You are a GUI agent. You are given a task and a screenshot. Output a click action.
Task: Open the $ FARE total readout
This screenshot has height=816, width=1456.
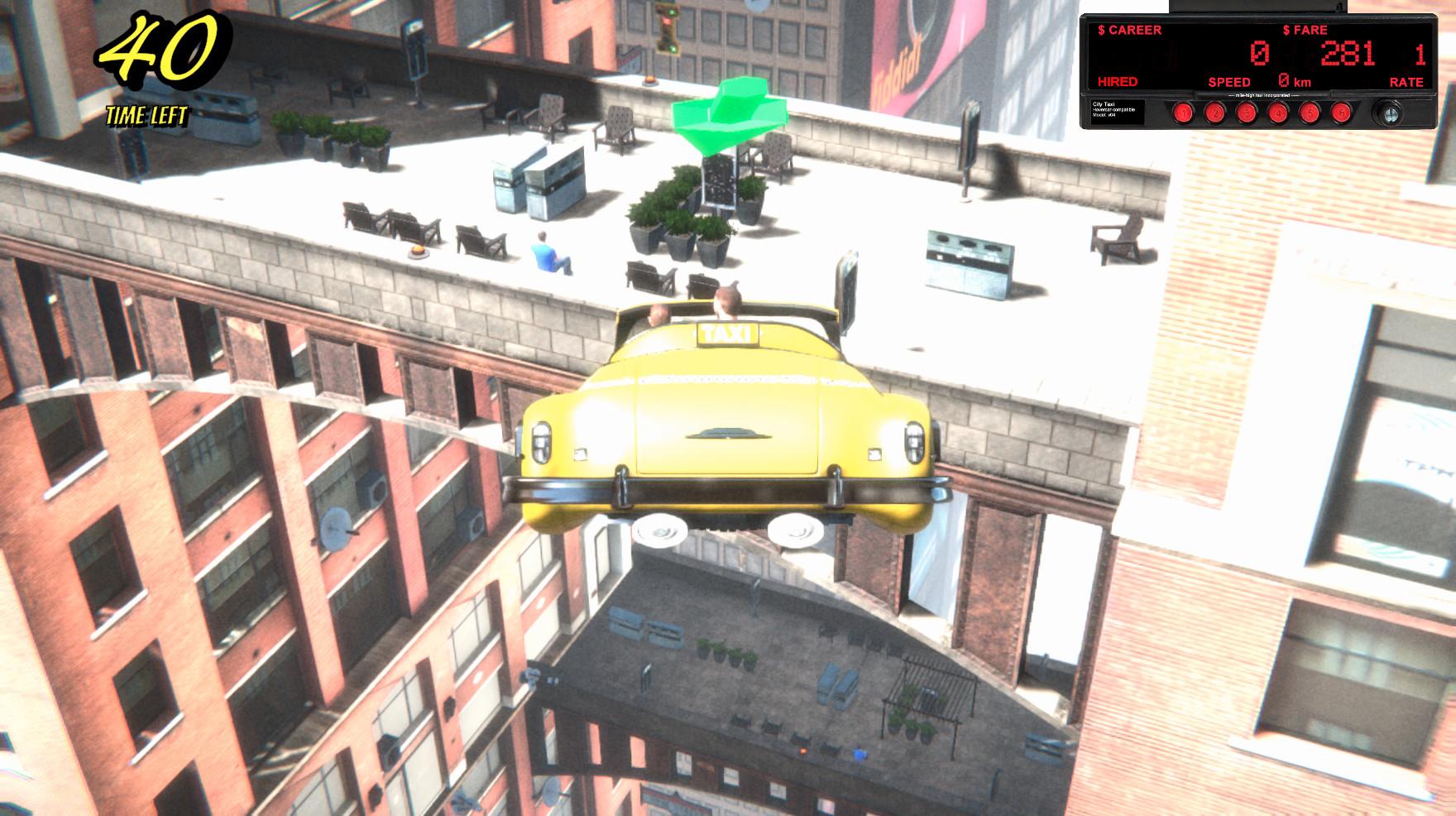coord(1304,30)
